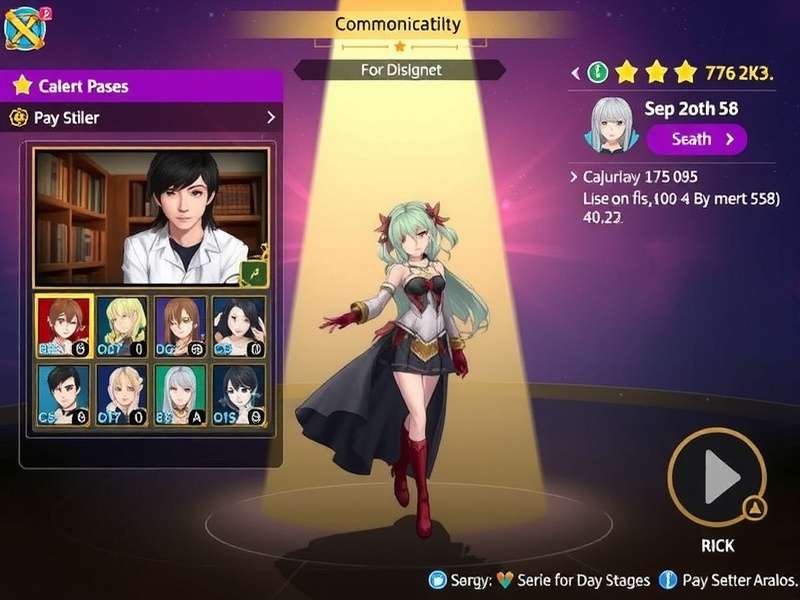Open the Sergy chat bubble link

[437, 580]
